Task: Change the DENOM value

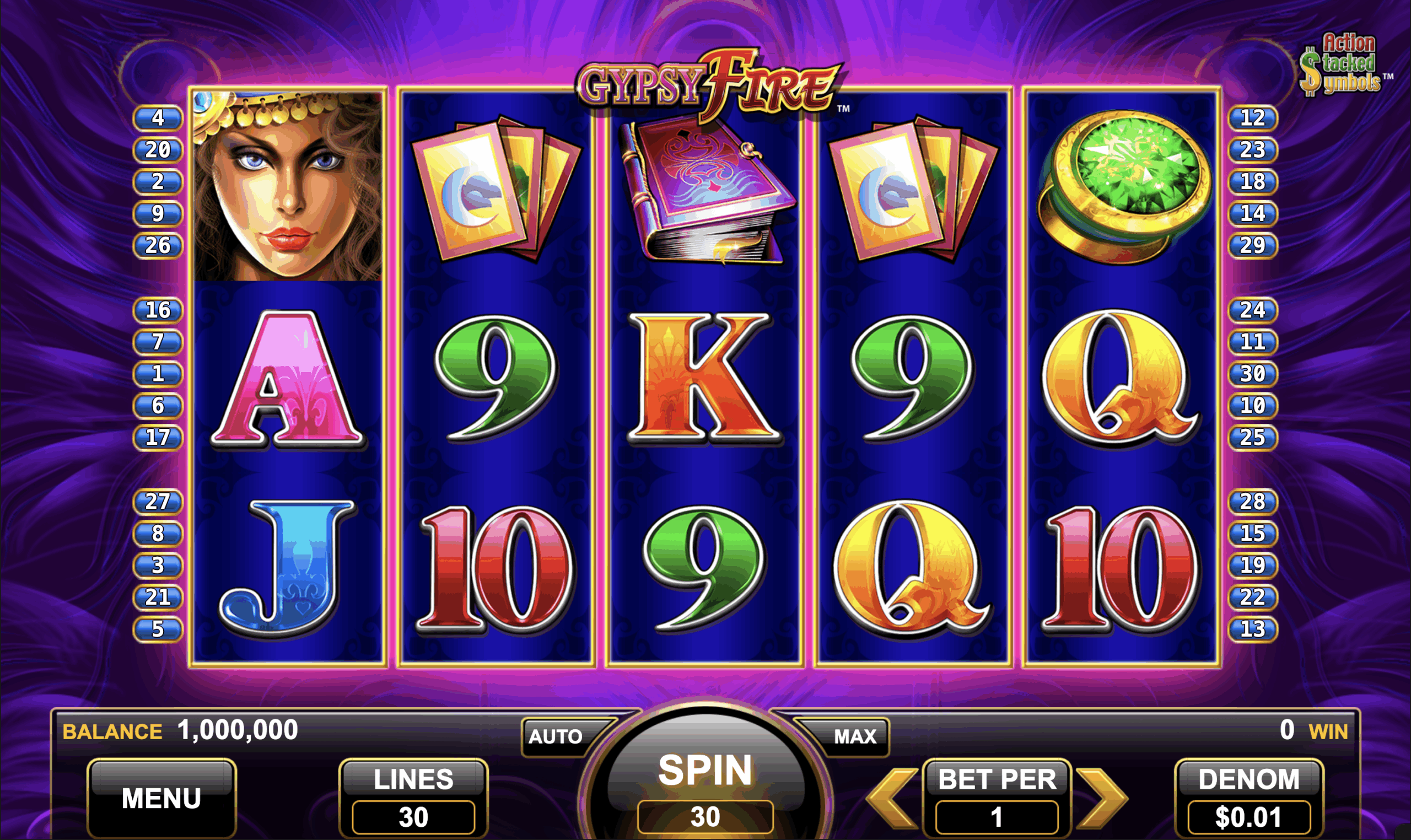Action: (x=1248, y=798)
